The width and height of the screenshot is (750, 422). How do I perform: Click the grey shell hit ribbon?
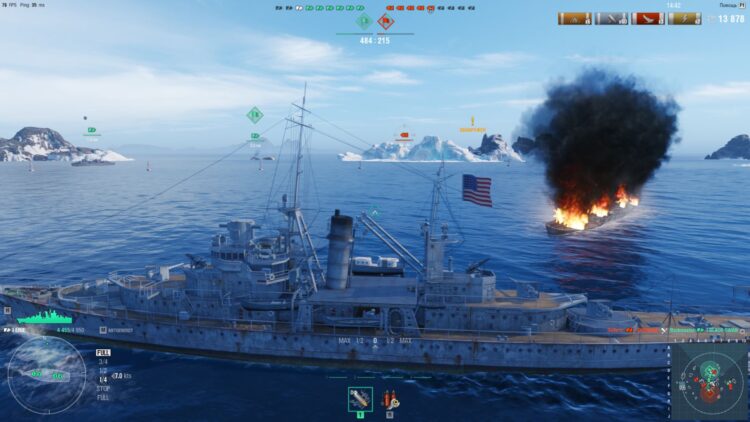[x=612, y=18]
